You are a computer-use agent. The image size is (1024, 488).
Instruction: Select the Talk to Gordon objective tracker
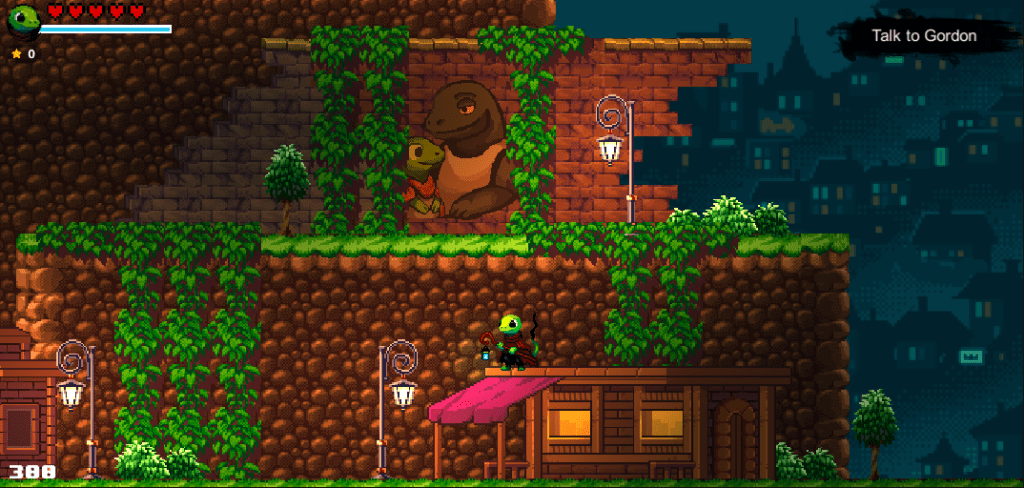coord(923,36)
